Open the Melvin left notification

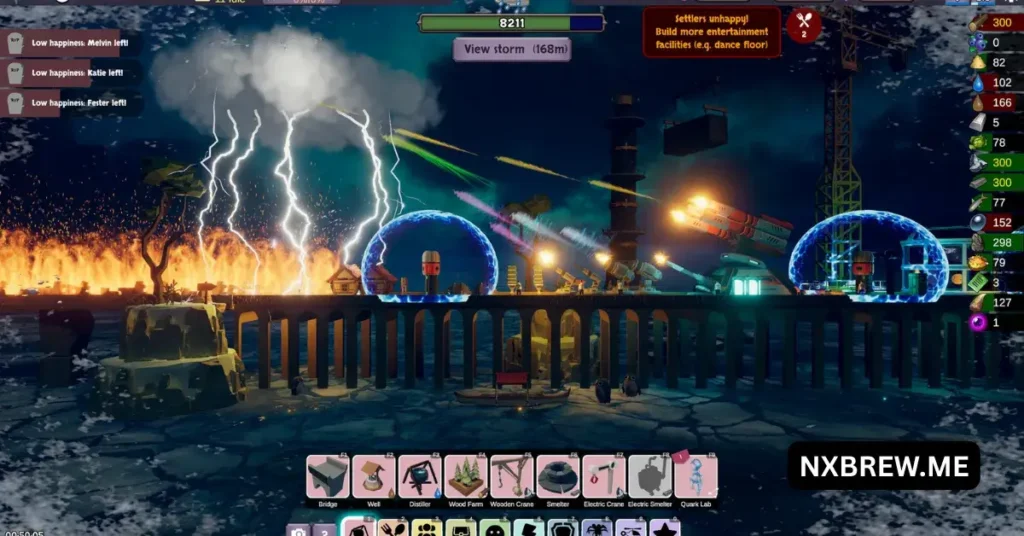pos(70,43)
